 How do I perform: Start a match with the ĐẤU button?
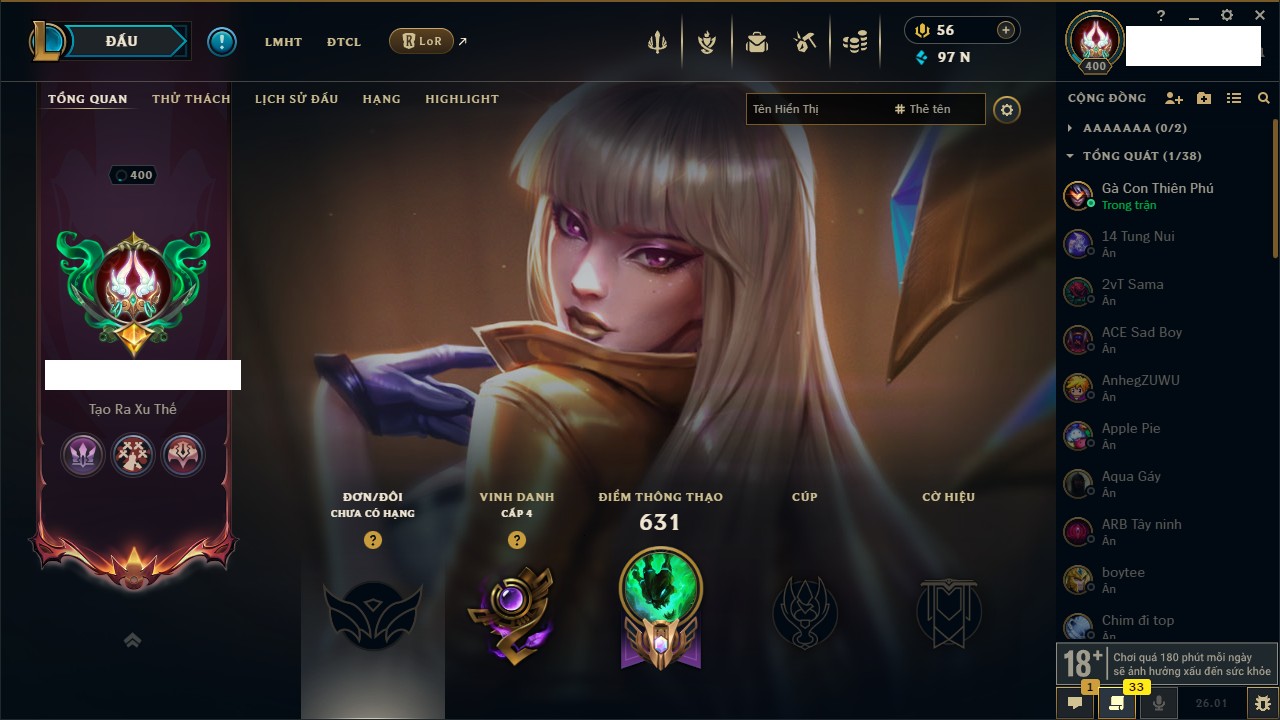(122, 41)
